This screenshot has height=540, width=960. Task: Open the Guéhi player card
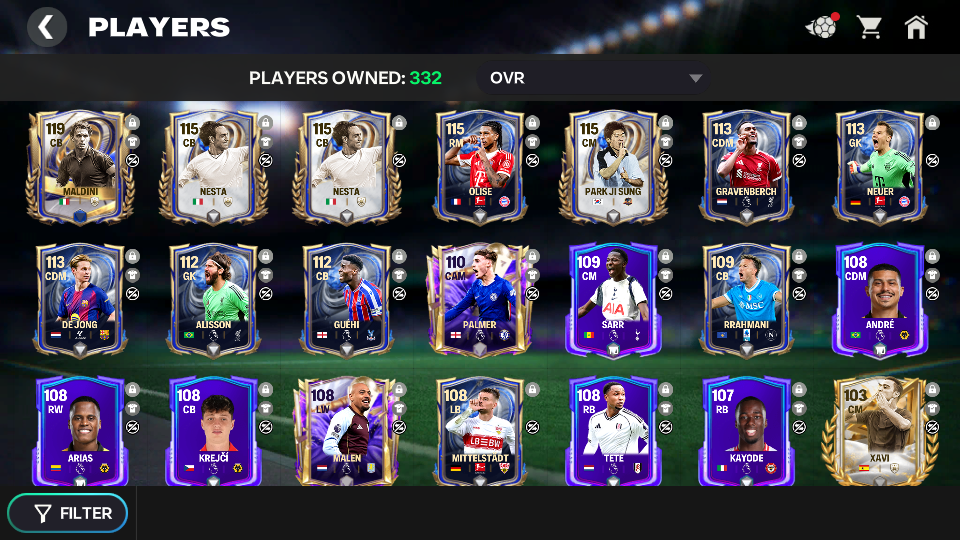tap(346, 299)
